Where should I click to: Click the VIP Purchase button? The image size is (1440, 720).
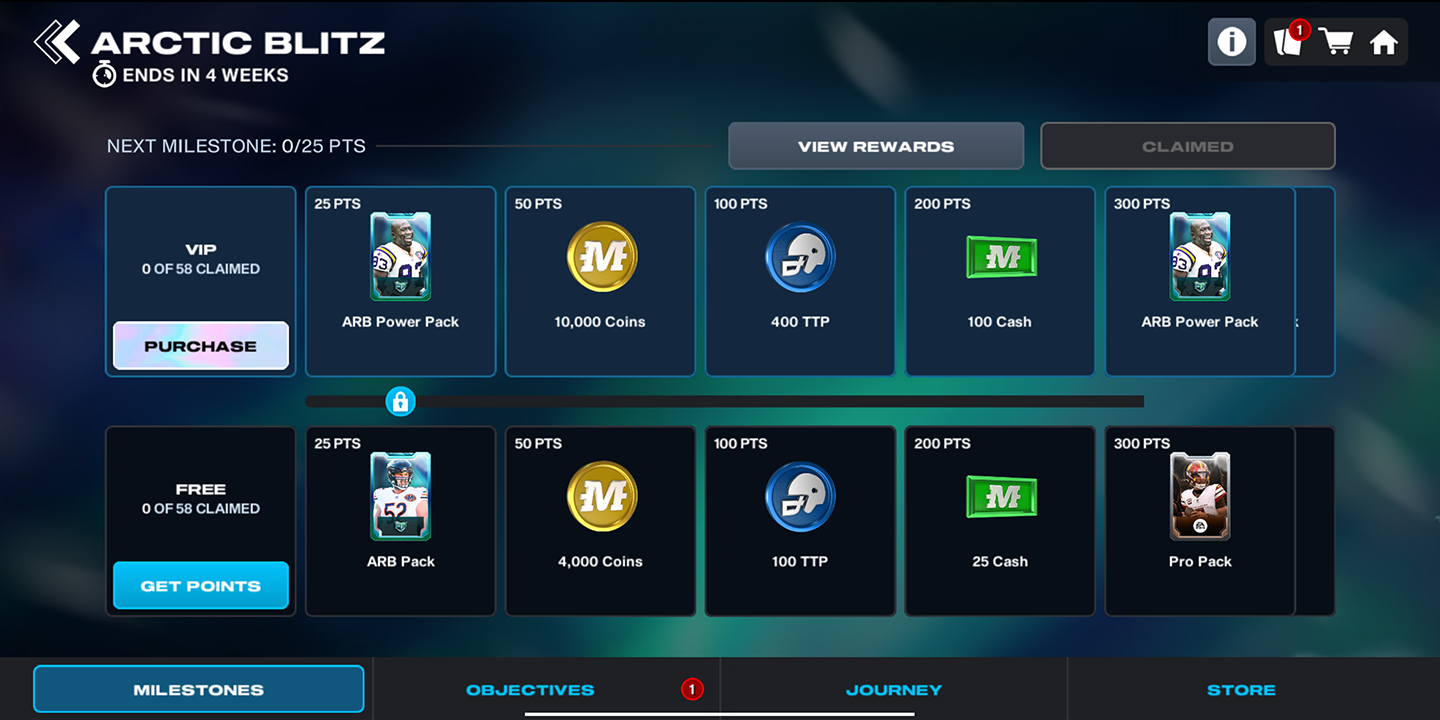[x=200, y=345]
